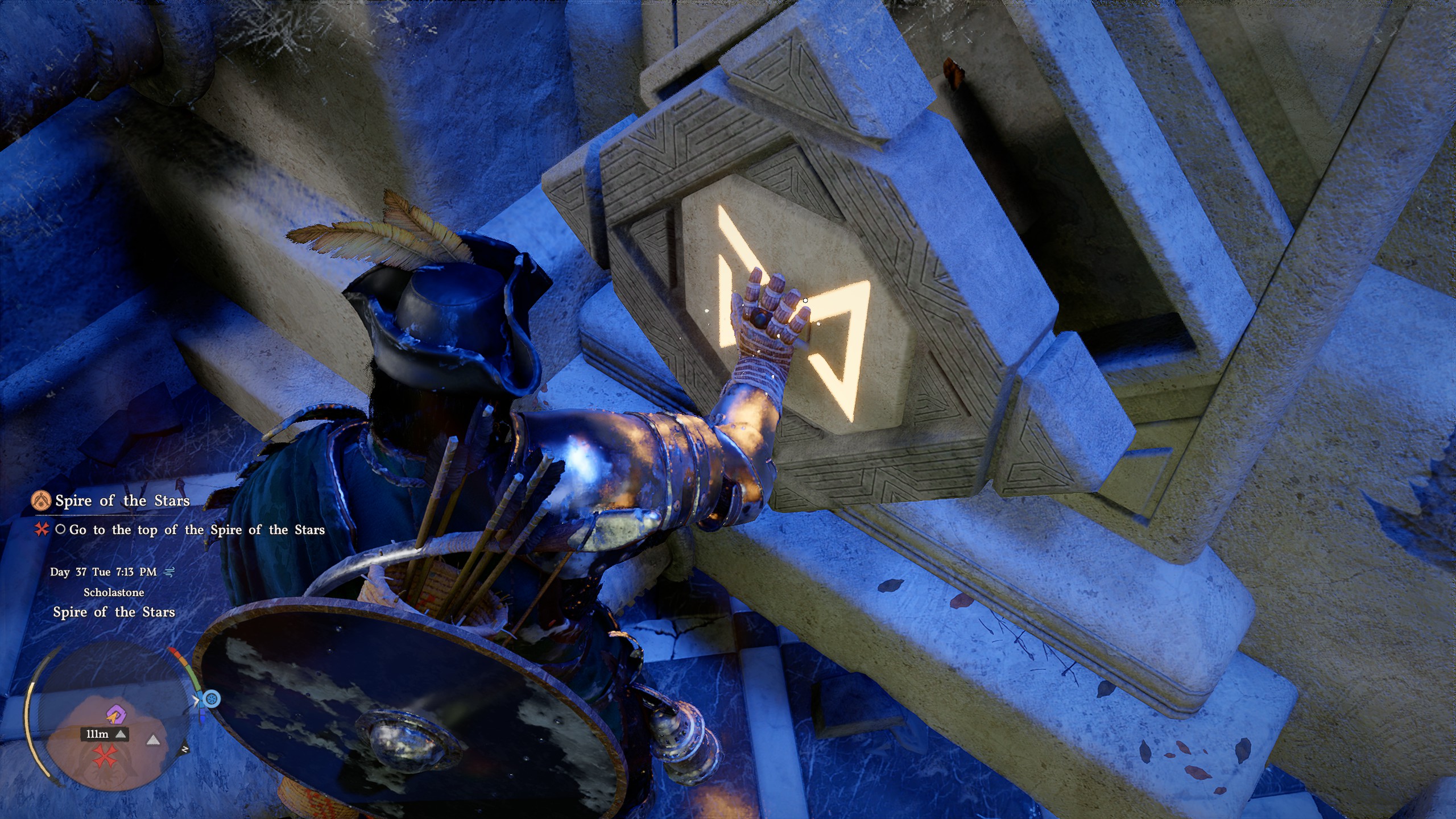Click the Spire of the Stars location name below Scholastone
The width and height of the screenshot is (1456, 819).
[115, 611]
